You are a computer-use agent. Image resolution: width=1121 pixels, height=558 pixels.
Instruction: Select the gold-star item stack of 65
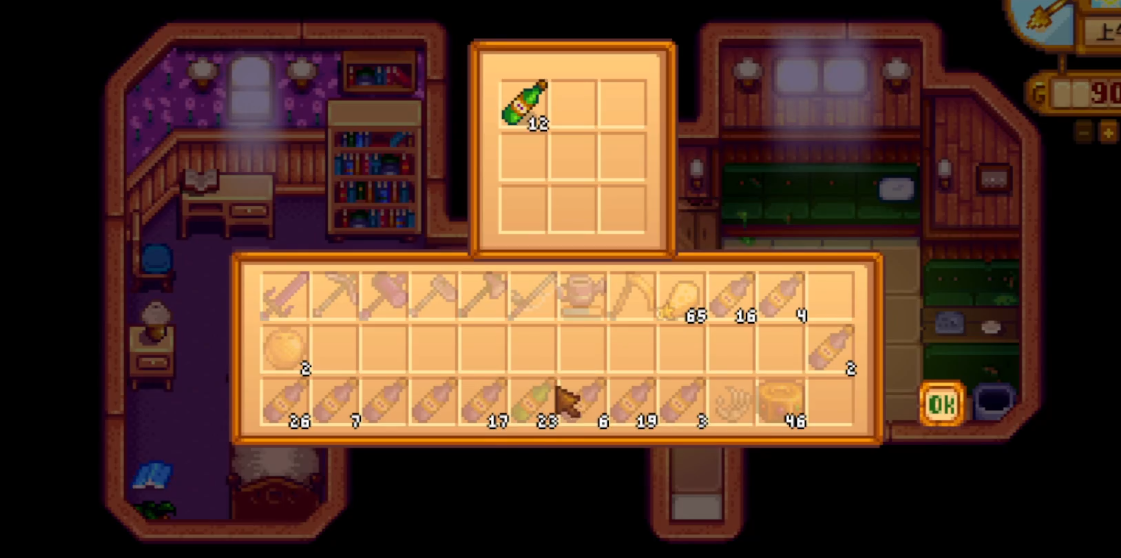(x=682, y=297)
